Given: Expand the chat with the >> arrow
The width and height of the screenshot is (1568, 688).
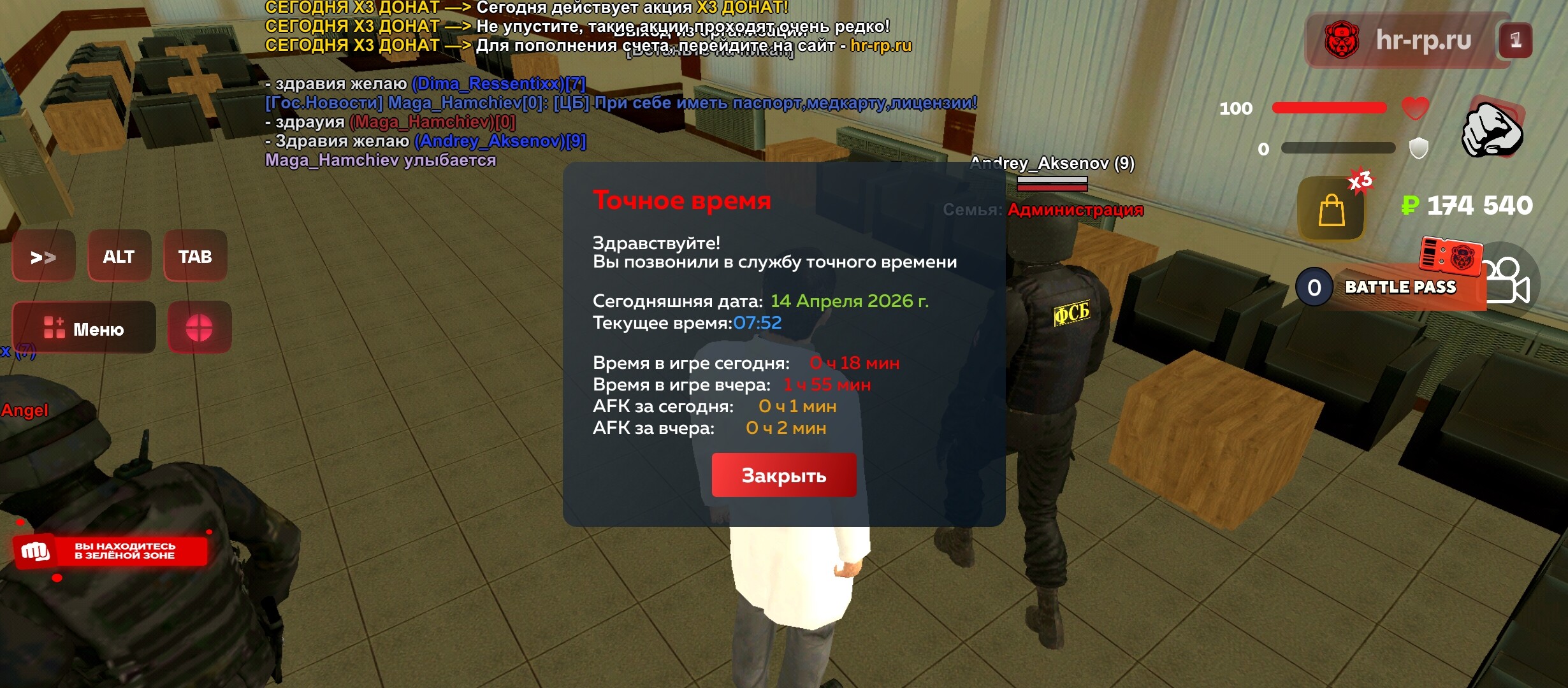Looking at the screenshot, I should [x=43, y=255].
